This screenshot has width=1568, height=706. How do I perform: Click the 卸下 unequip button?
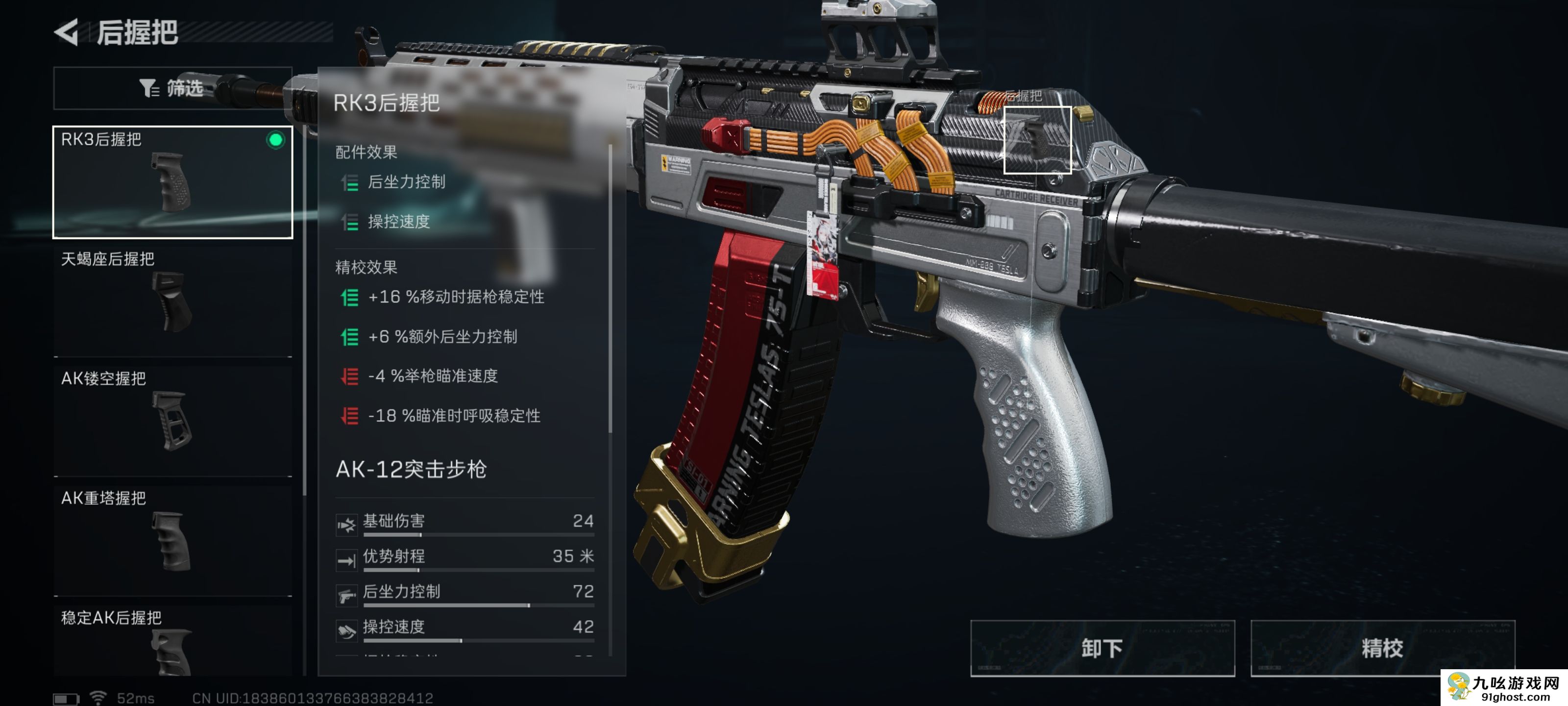coord(1102,648)
